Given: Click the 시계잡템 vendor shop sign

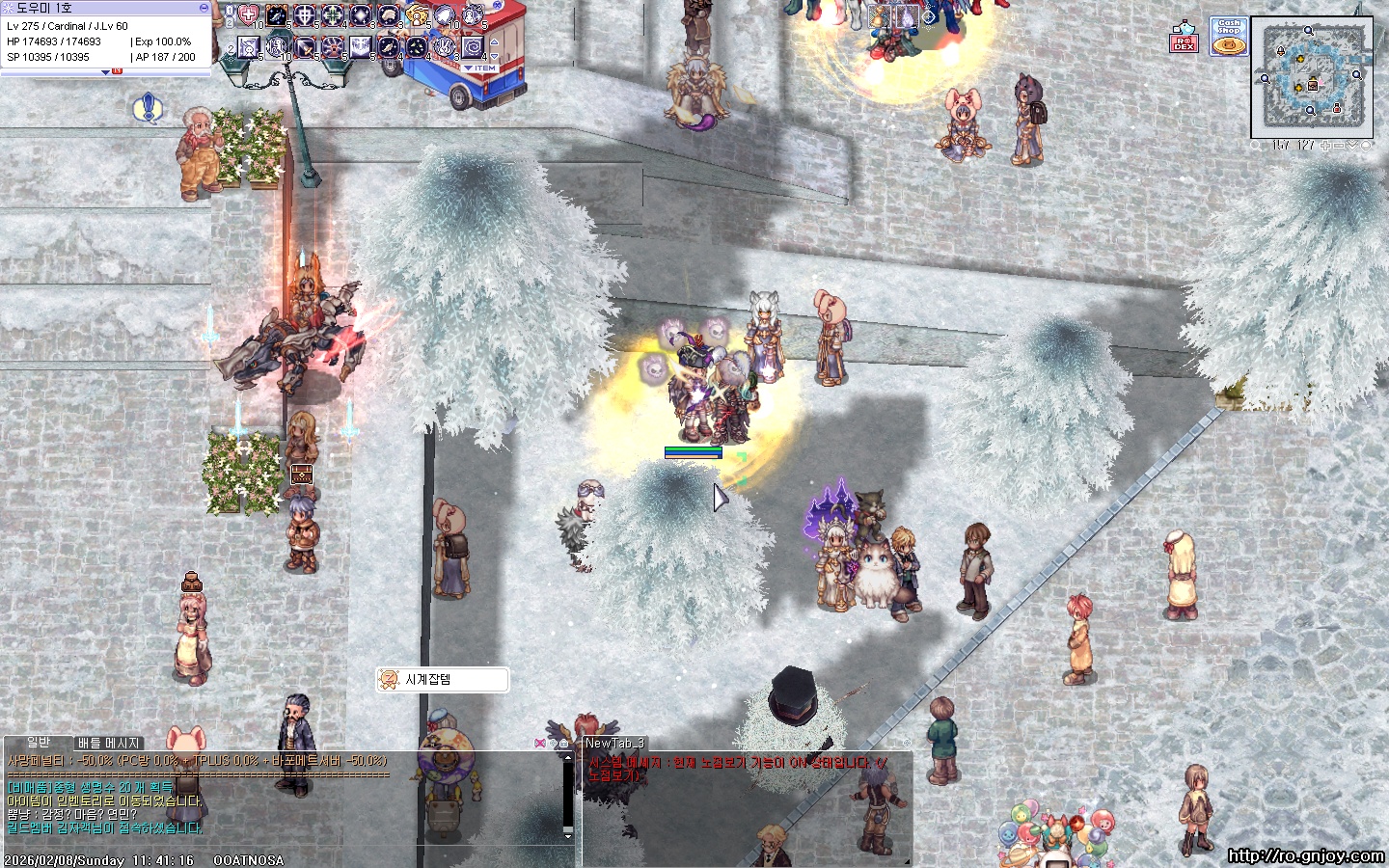Looking at the screenshot, I should coord(442,680).
